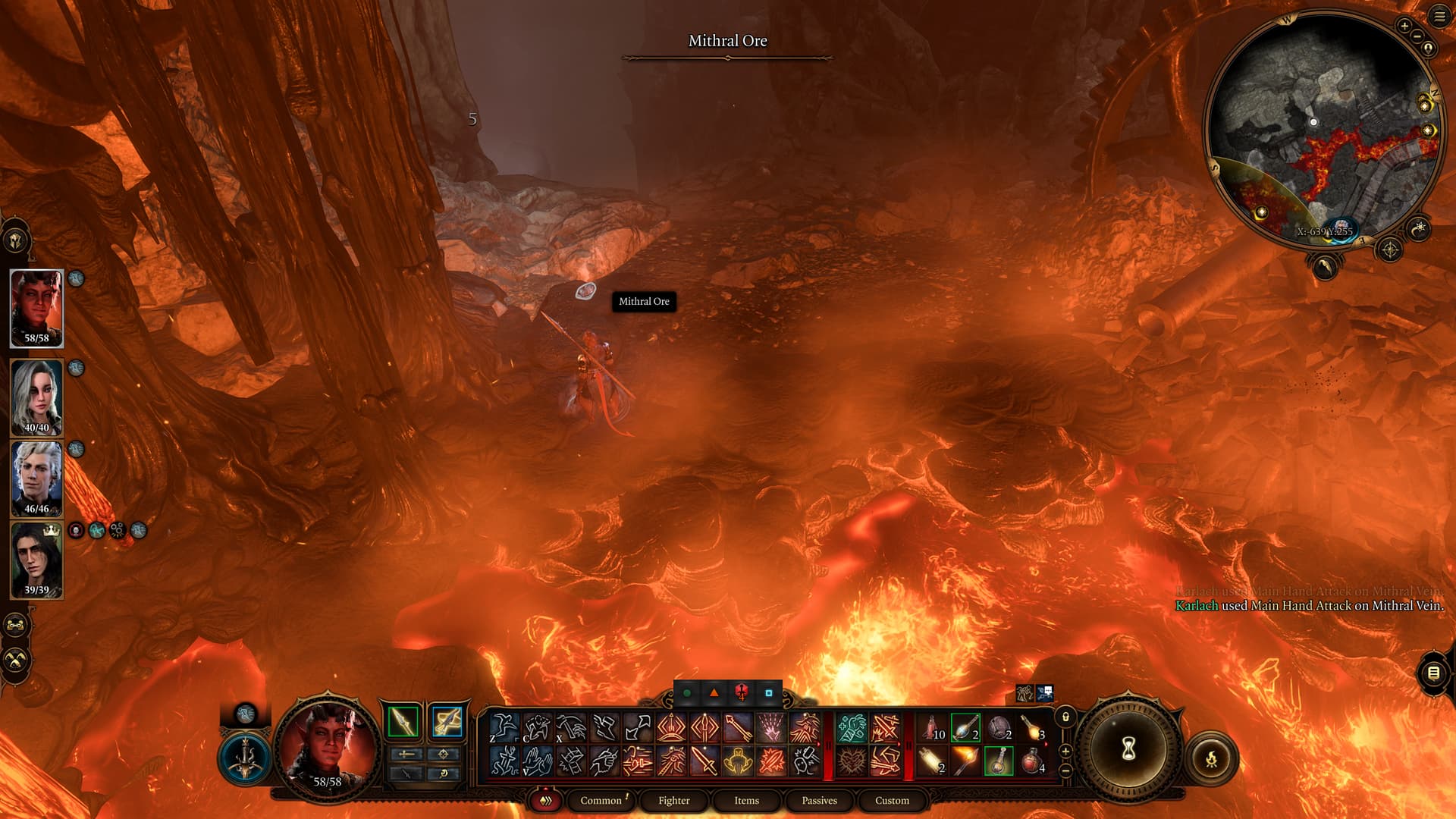
Task: Show the Passives hotbar tab
Action: click(819, 800)
